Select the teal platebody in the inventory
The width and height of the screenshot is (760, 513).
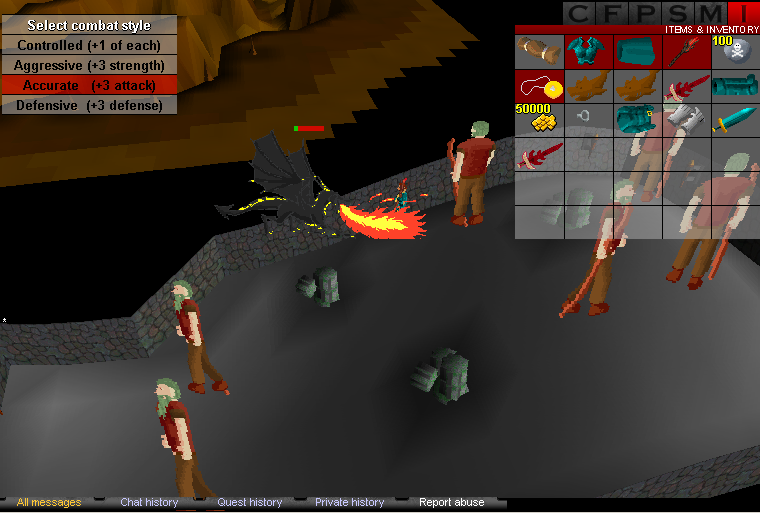click(x=588, y=52)
